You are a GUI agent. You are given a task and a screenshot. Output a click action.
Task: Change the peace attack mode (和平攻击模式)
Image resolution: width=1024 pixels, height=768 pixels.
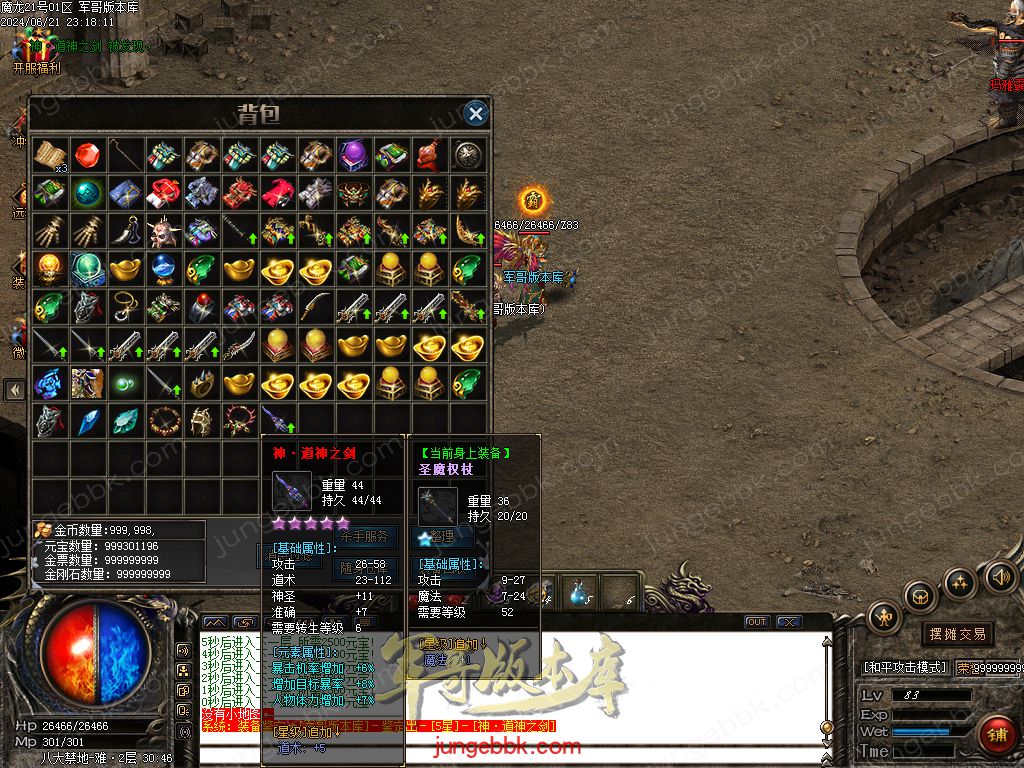[904, 667]
